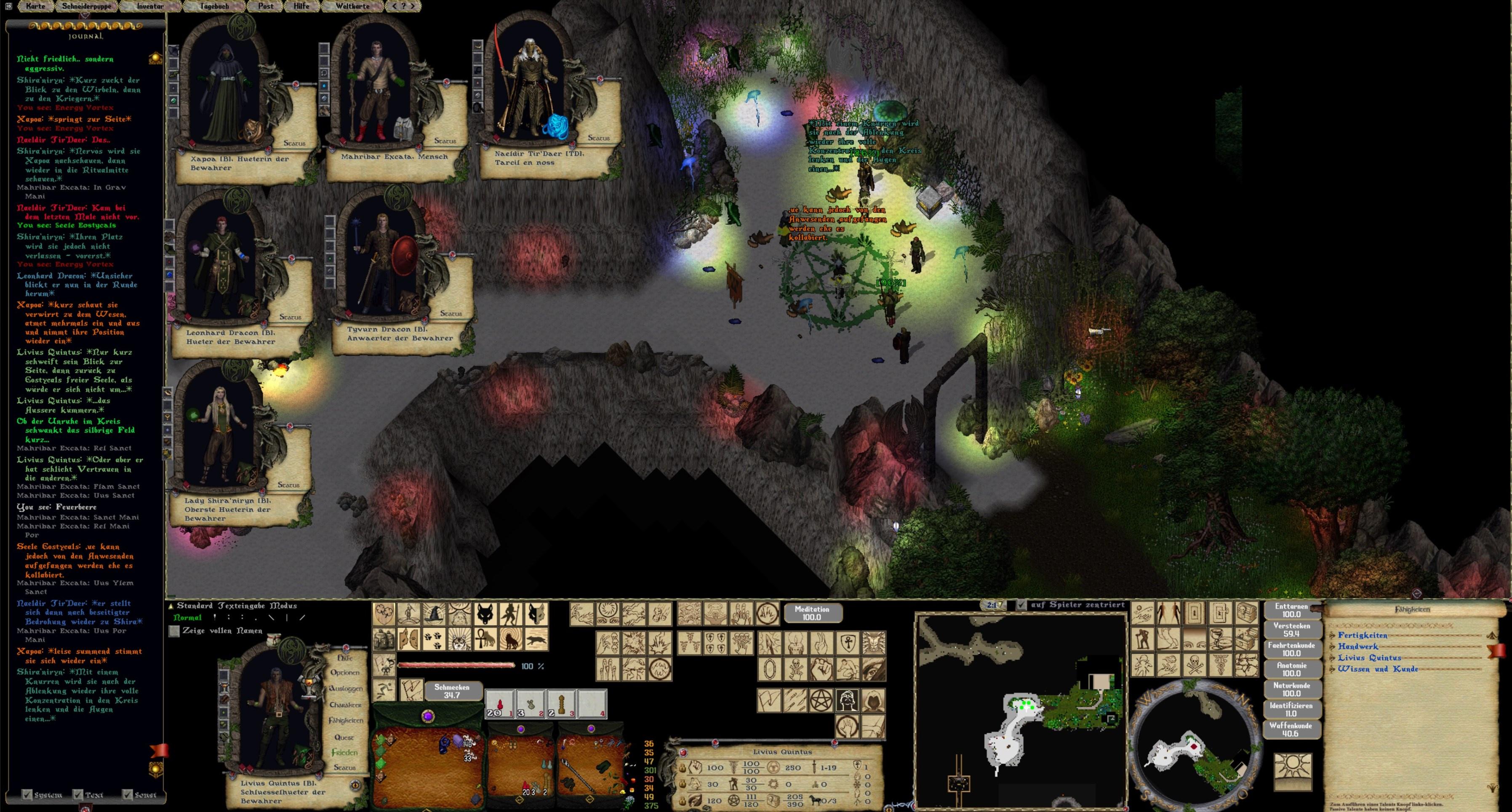Toggle the Frieden war/peace mode
Screen dimensions: 1512x812
(344, 752)
